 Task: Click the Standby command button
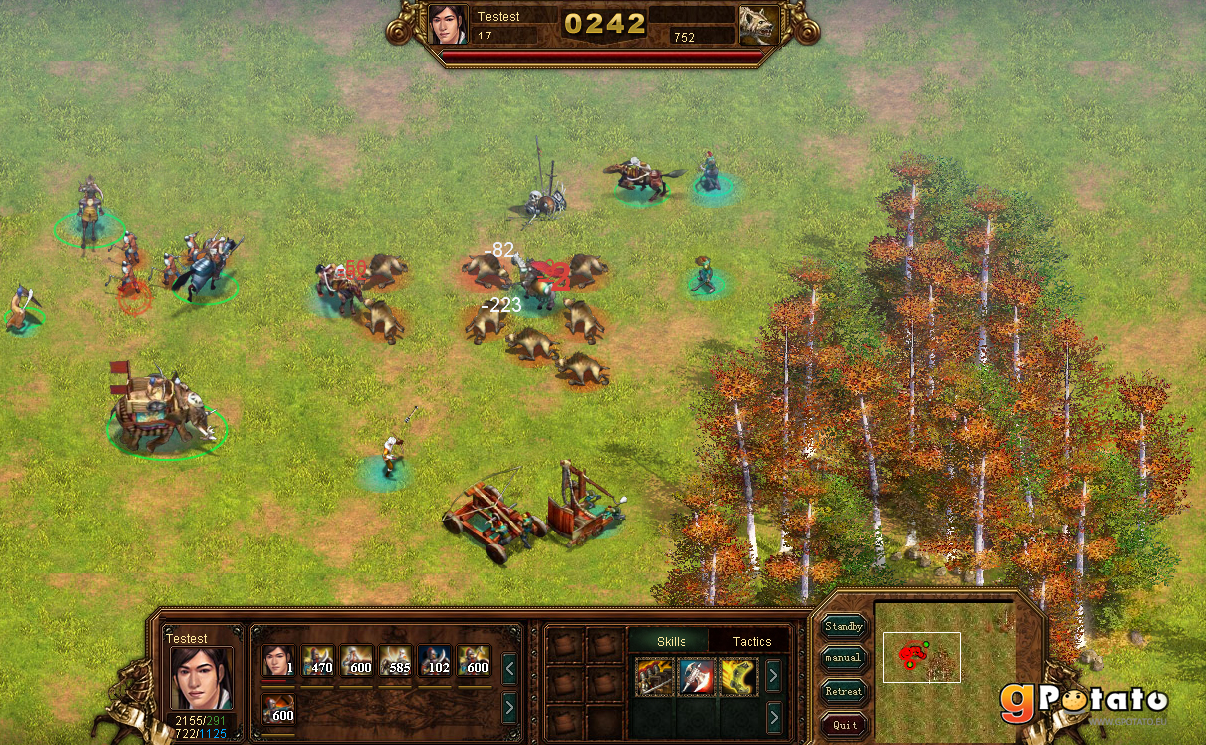pyautogui.click(x=844, y=627)
